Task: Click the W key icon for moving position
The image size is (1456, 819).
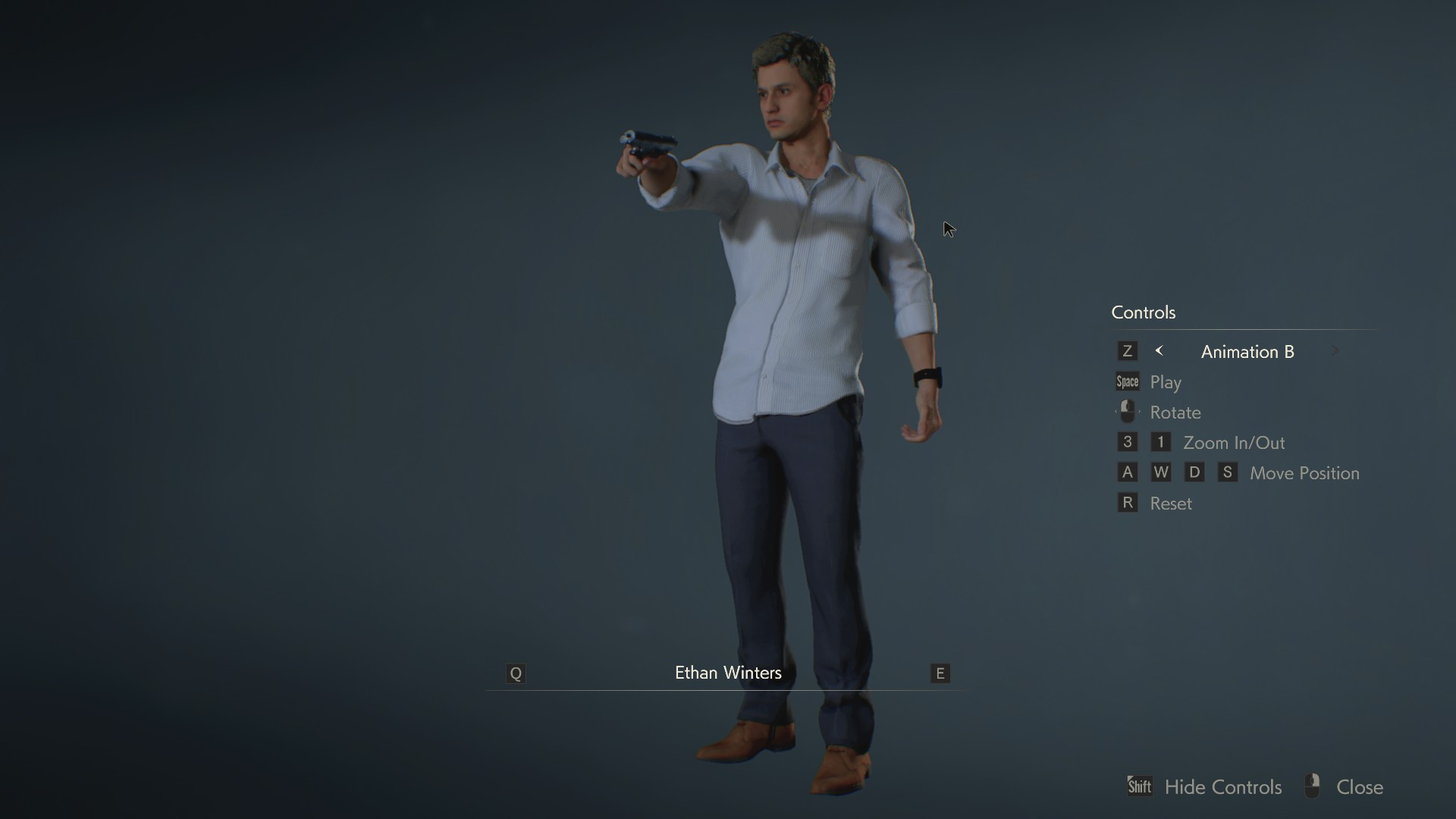Action: pyautogui.click(x=1162, y=472)
